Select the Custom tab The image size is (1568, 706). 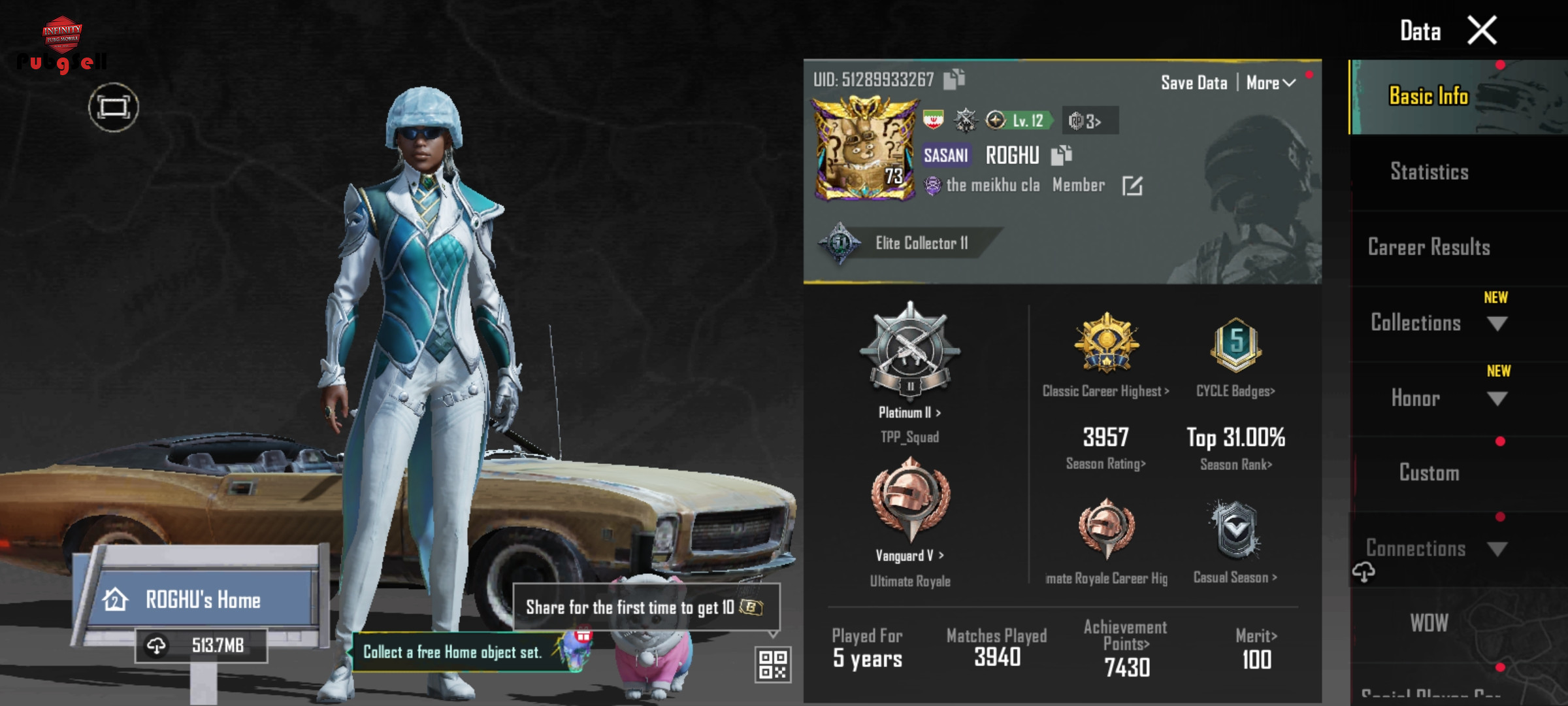point(1429,473)
